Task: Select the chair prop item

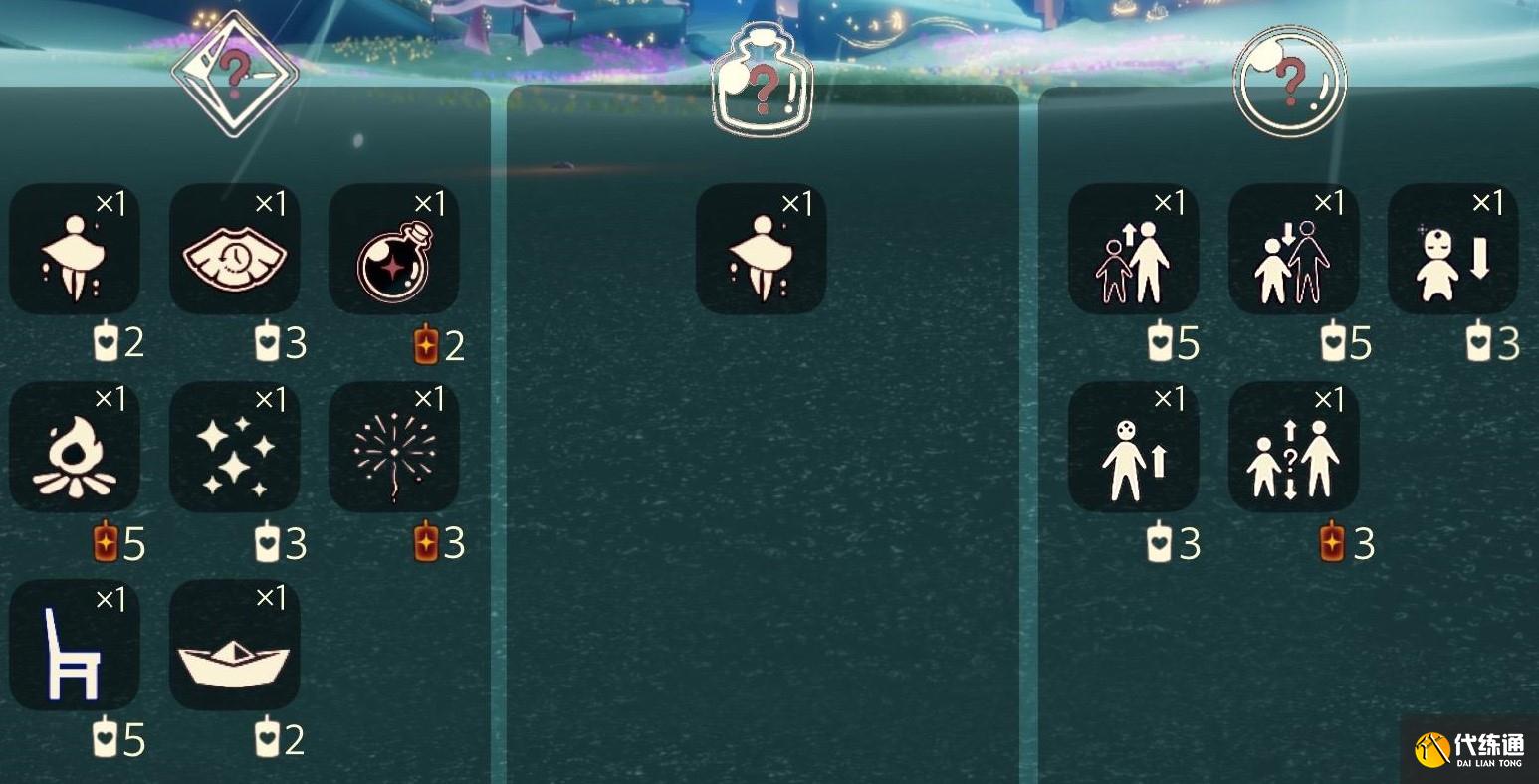Action: (75, 645)
